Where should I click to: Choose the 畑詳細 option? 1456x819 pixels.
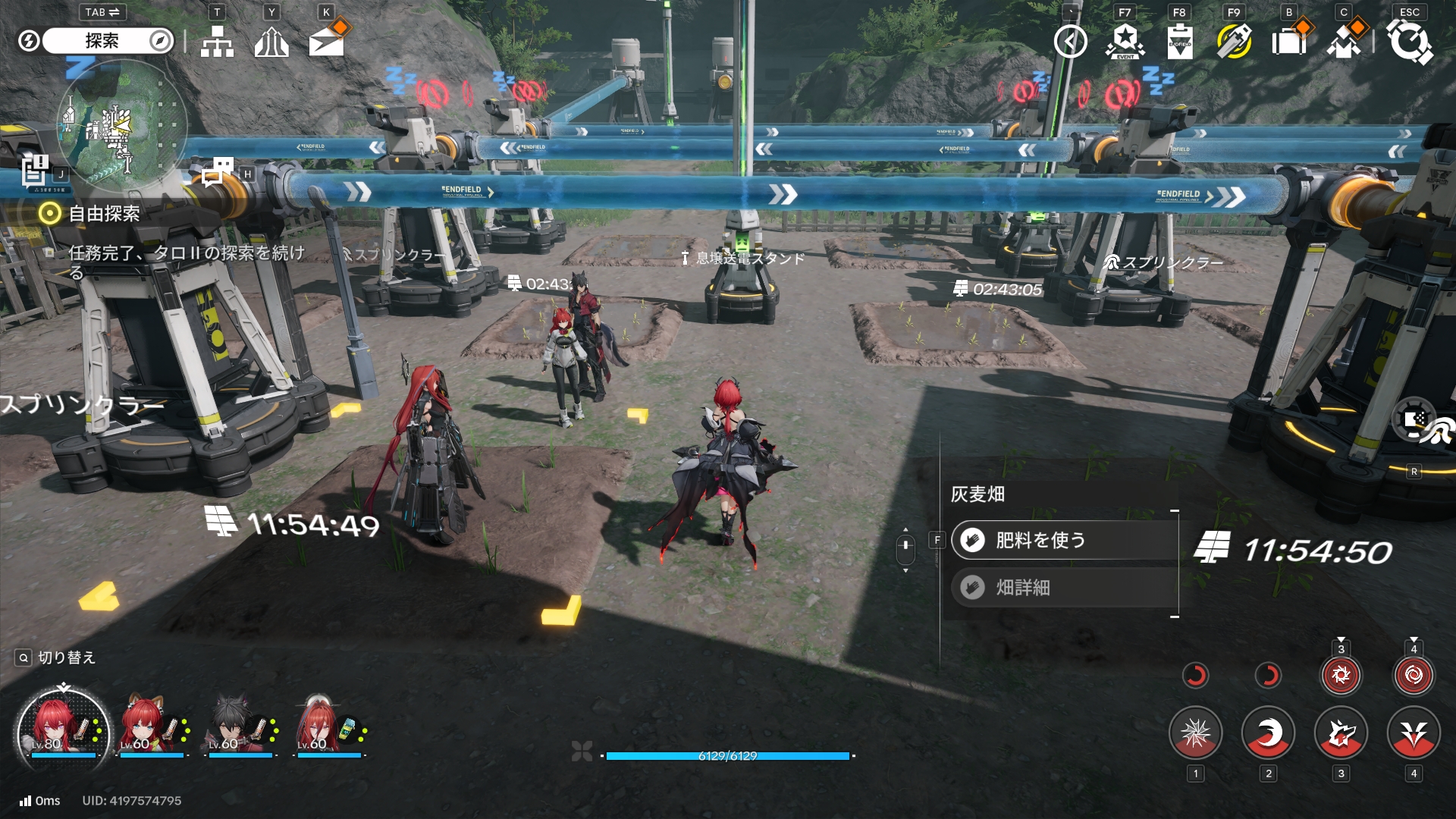(1063, 588)
